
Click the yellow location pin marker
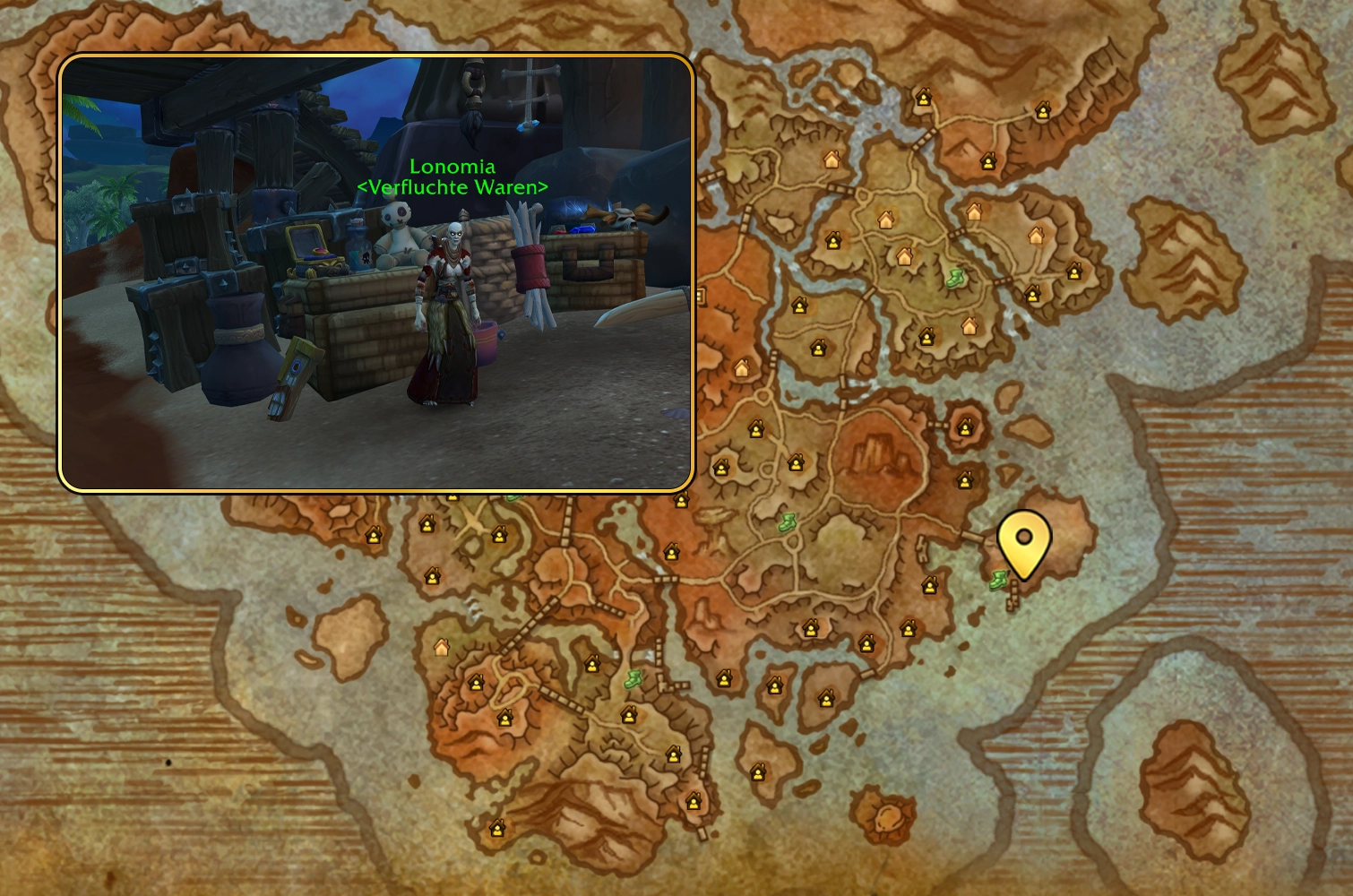[x=1023, y=540]
